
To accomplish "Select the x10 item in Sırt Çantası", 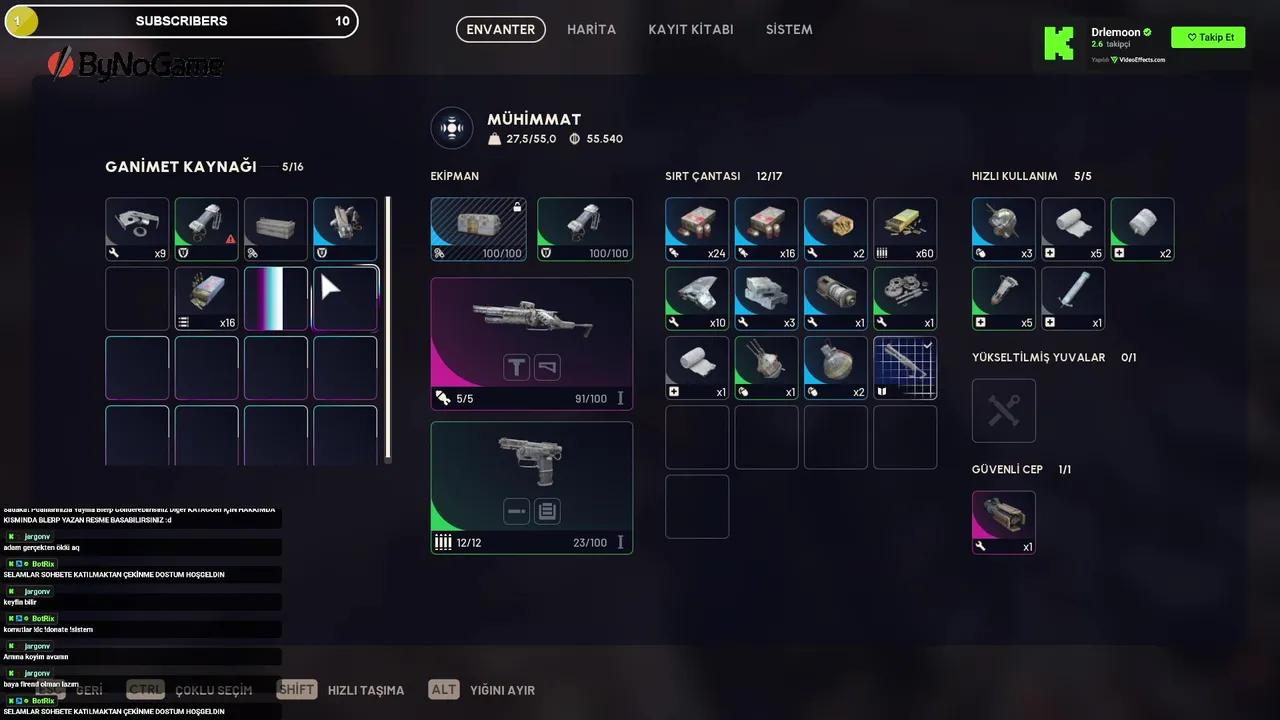I will pyautogui.click(x=697, y=298).
